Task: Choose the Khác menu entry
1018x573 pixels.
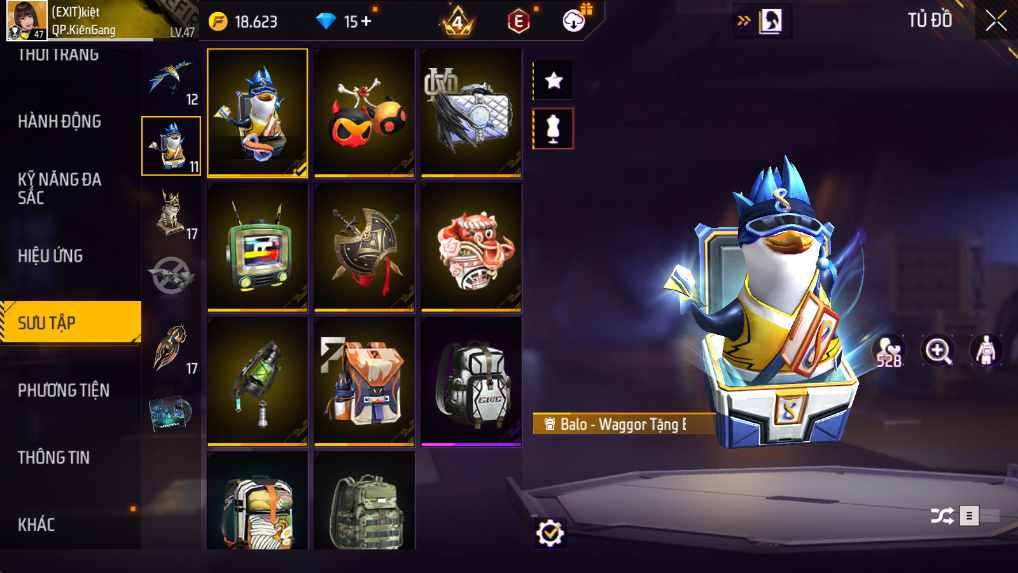Action: [37, 524]
